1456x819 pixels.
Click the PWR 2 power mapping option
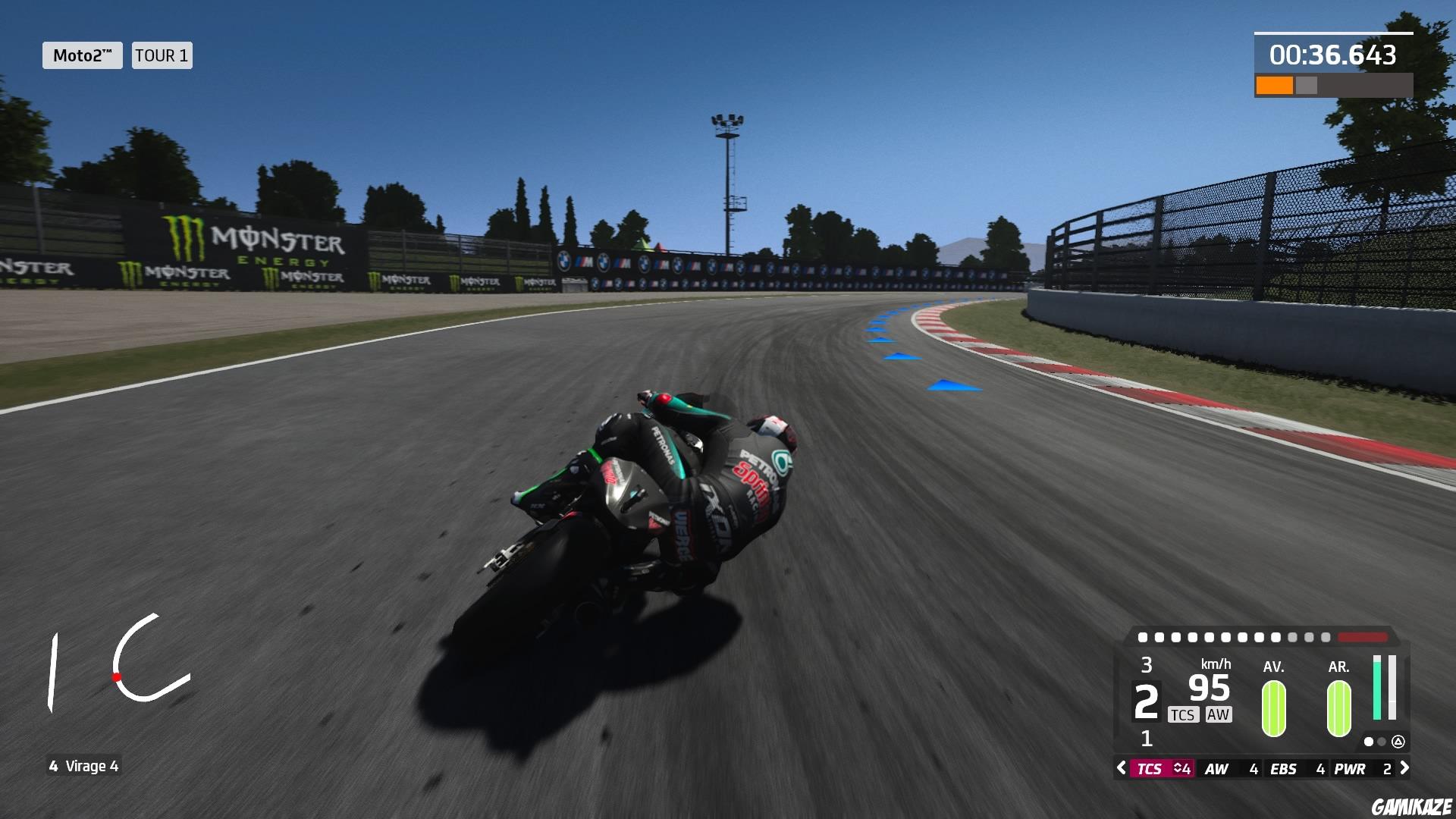1363,768
